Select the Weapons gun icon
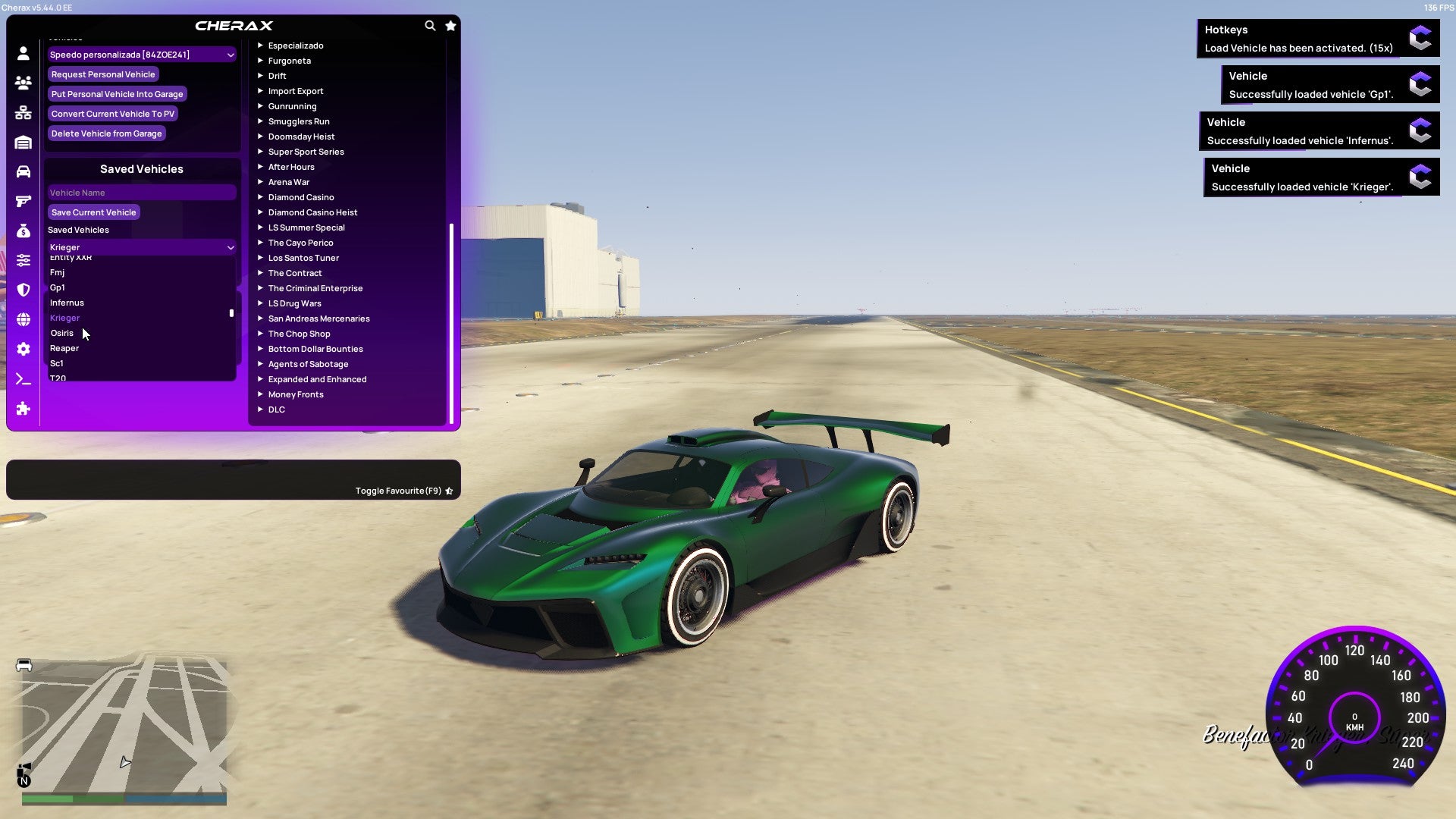This screenshot has width=1456, height=819. pyautogui.click(x=23, y=200)
